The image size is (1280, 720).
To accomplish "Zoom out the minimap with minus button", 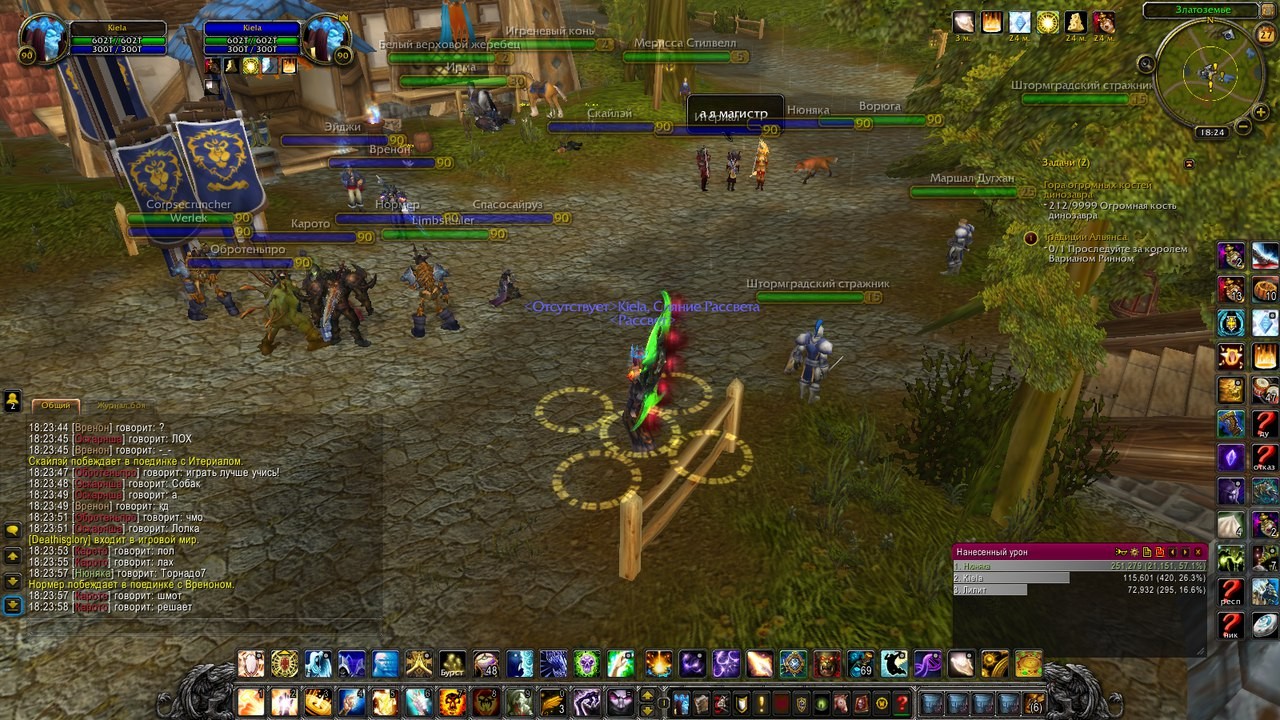I will tap(1242, 127).
